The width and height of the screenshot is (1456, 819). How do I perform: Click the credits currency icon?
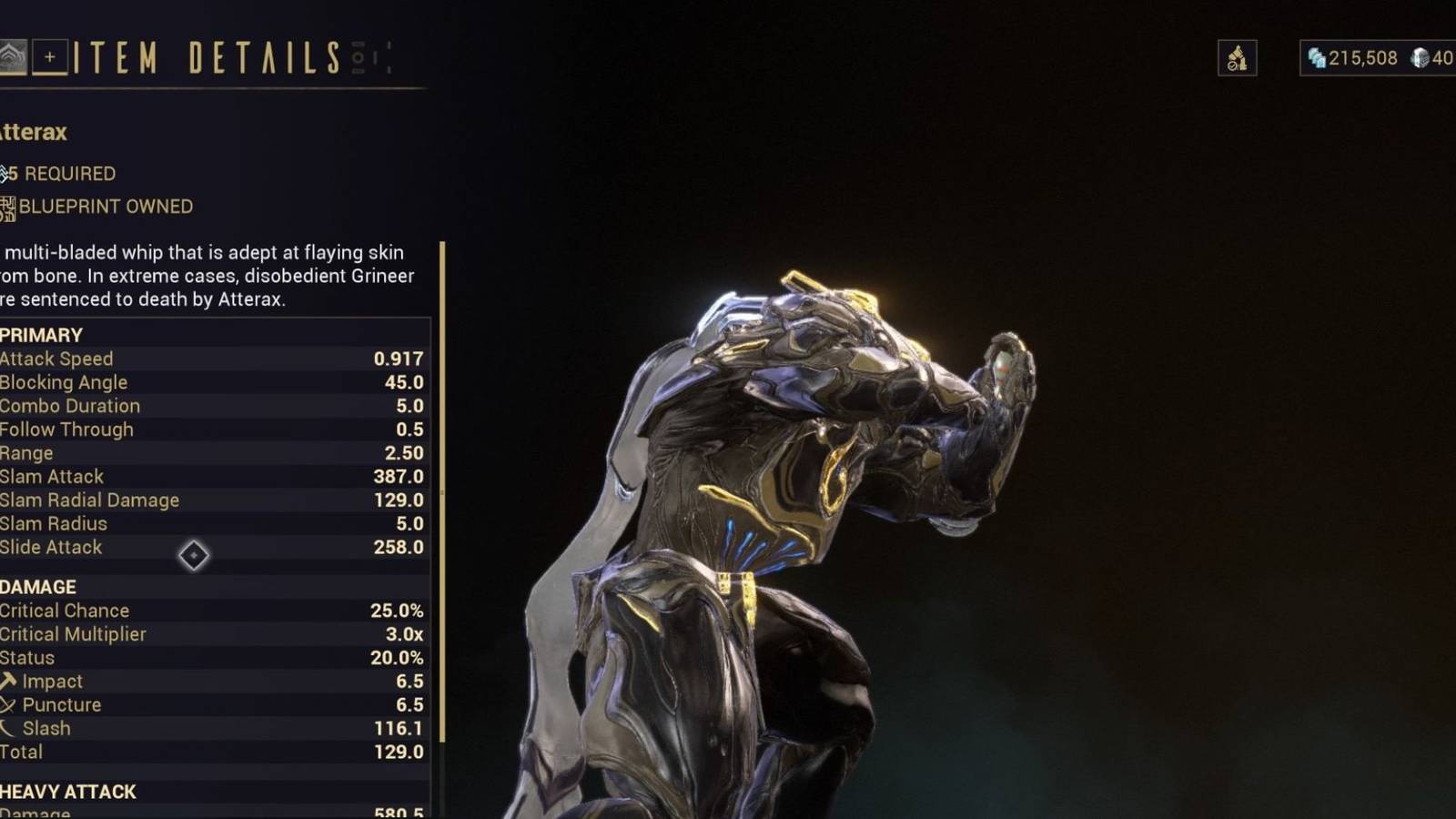point(1317,58)
